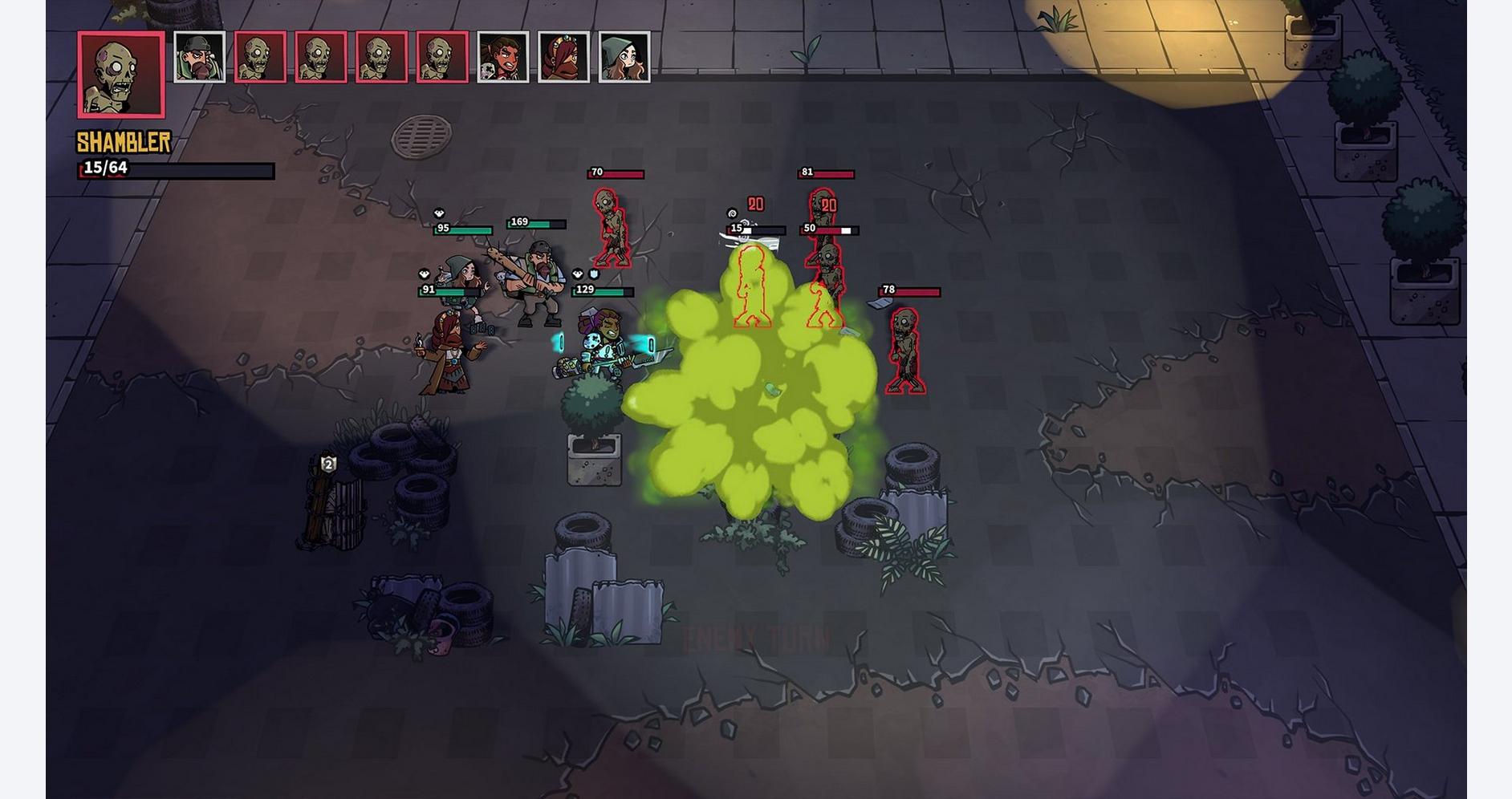This screenshot has height=799, width=1512.
Task: Select the large active Shambler turn portrait
Action: (121, 75)
